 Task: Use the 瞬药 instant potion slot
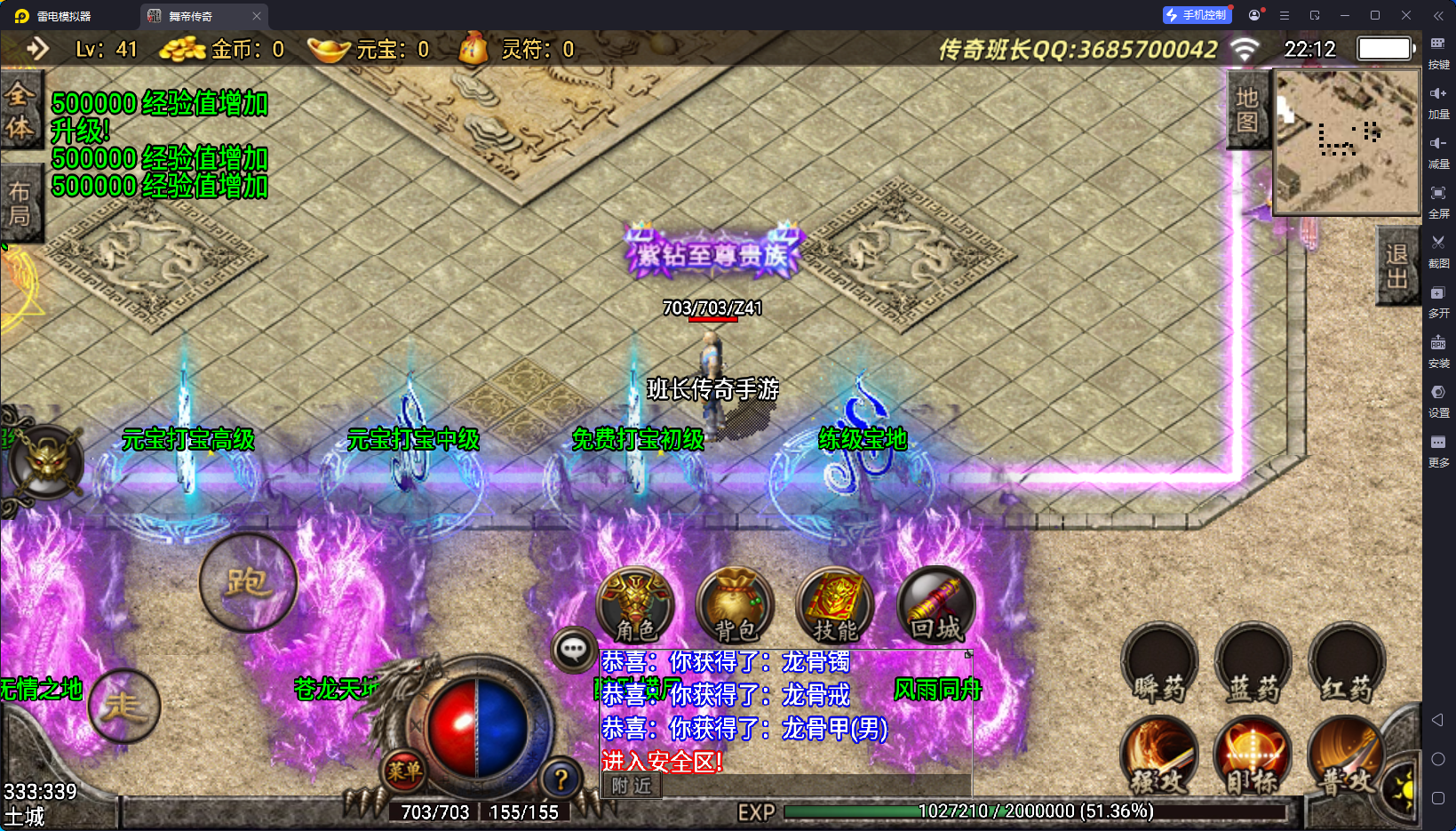click(1159, 663)
